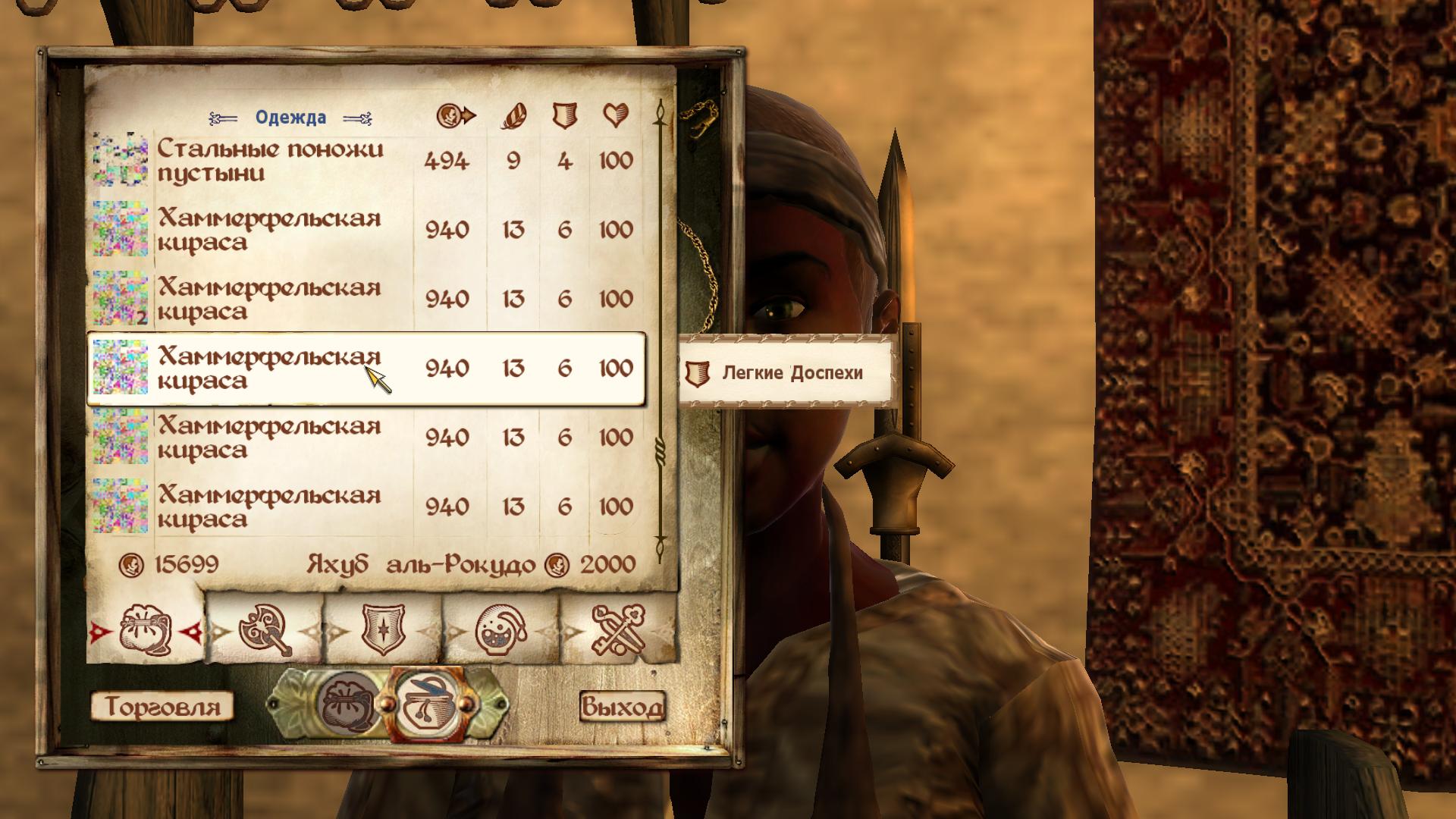
Task: Switch to the weapons axe tab
Action: click(x=265, y=630)
